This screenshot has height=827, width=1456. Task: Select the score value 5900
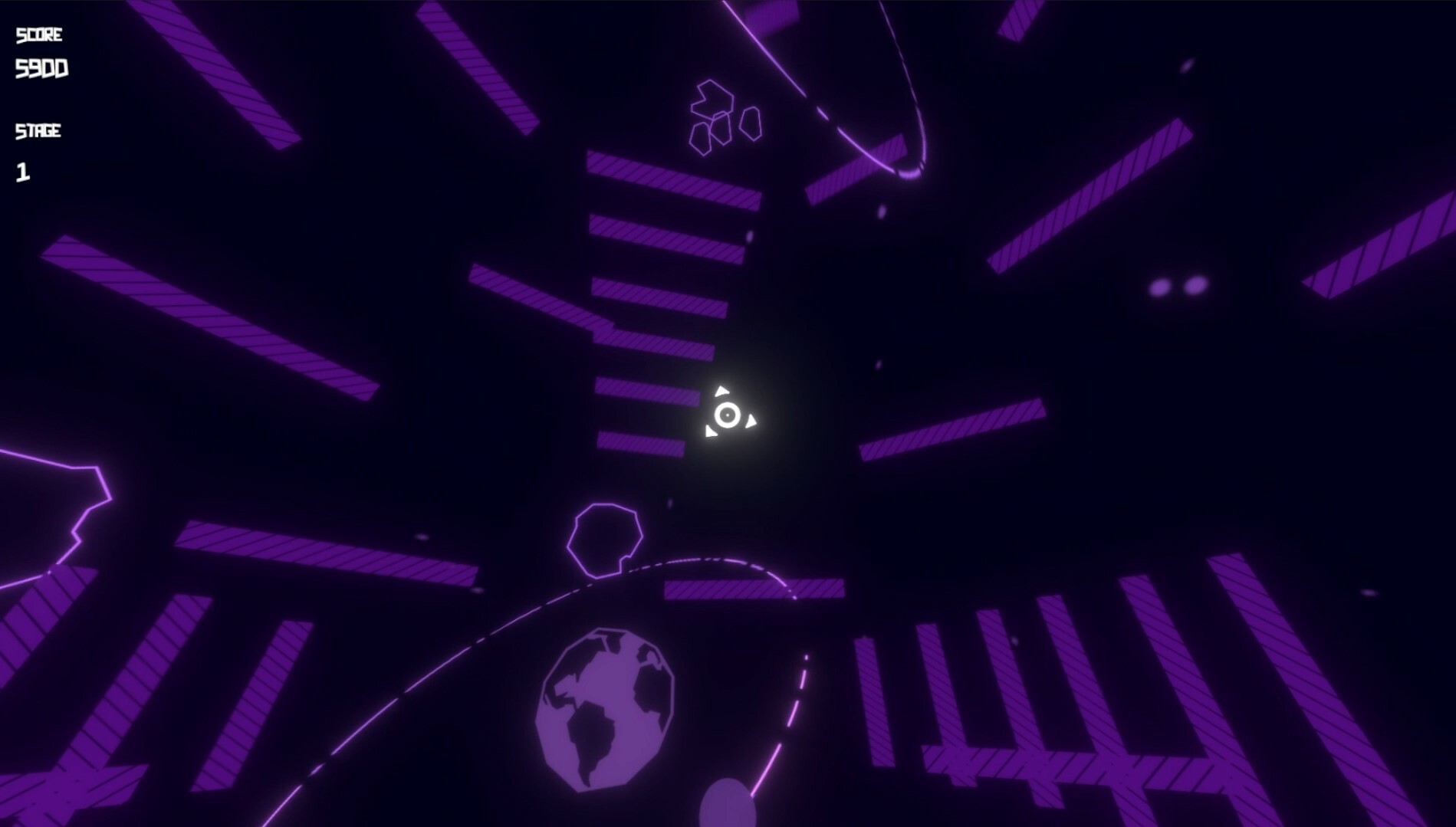[x=42, y=69]
